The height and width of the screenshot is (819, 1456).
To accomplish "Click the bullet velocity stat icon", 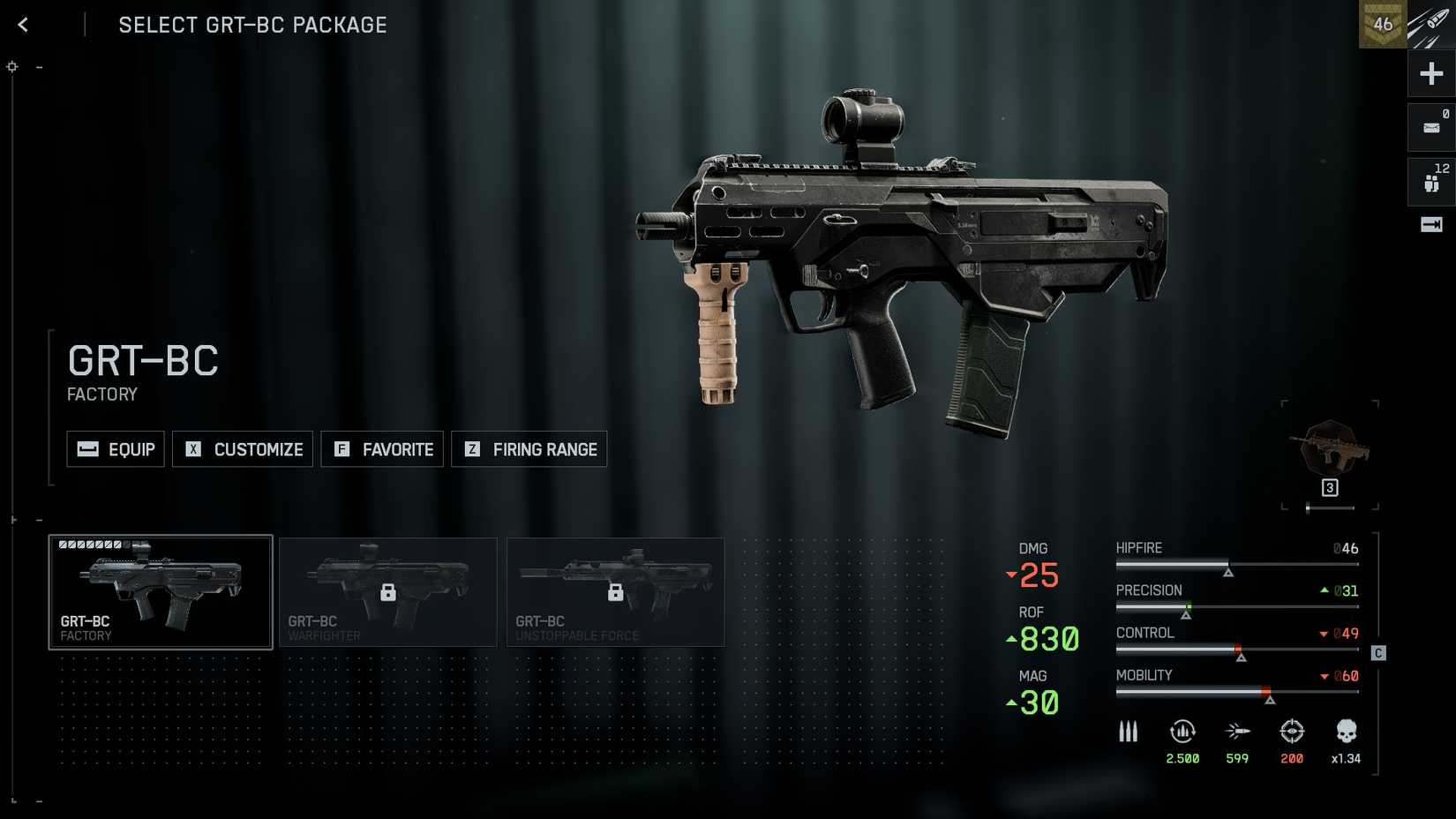I will click(1237, 732).
